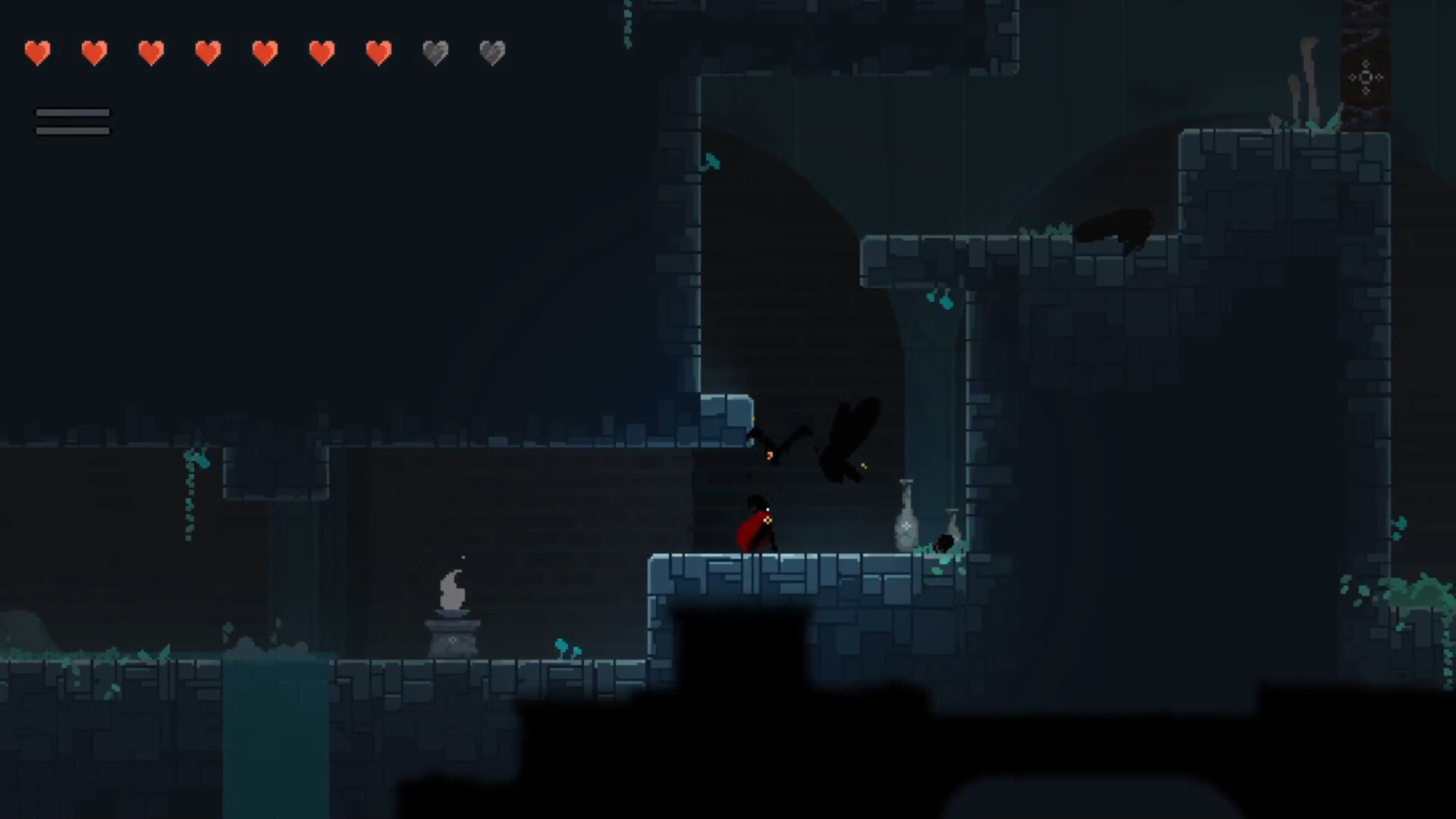This screenshot has width=1456, height=819.
Task: Click the first gray empty heart icon
Action: 435,53
